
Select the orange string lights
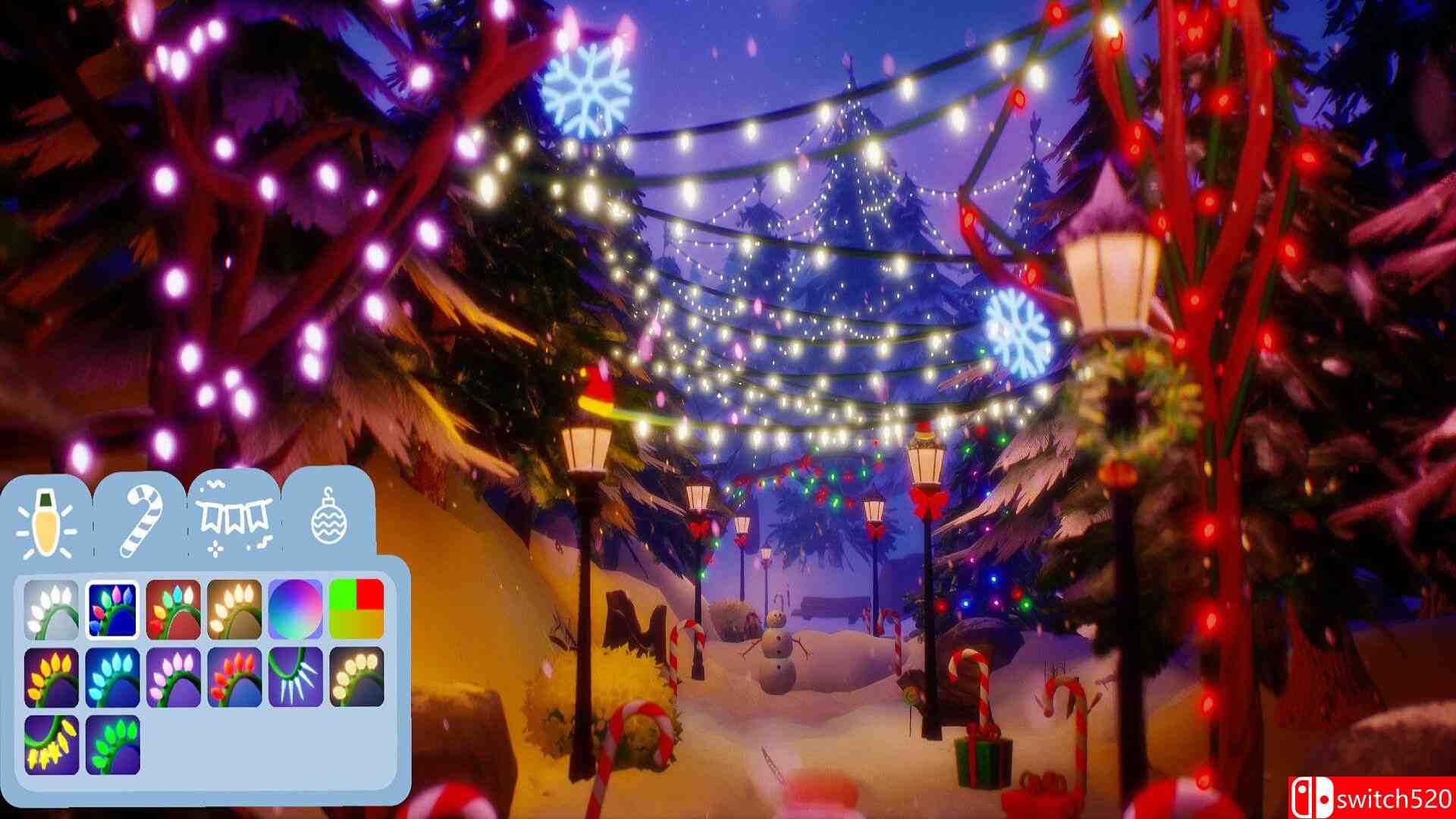tap(50, 677)
